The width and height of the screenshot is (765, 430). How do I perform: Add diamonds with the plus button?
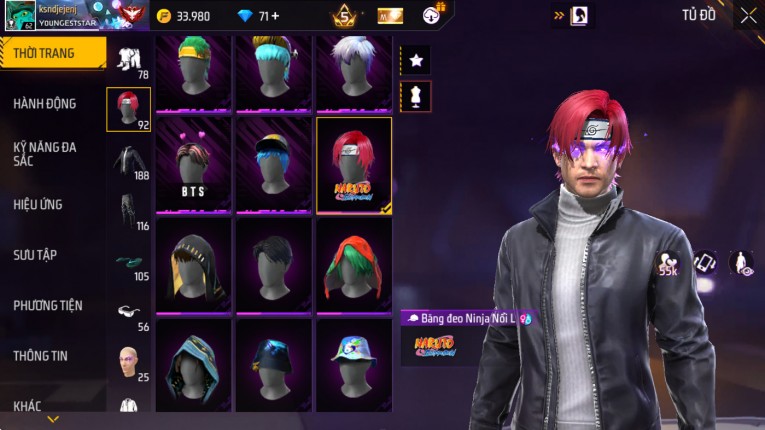tap(275, 16)
